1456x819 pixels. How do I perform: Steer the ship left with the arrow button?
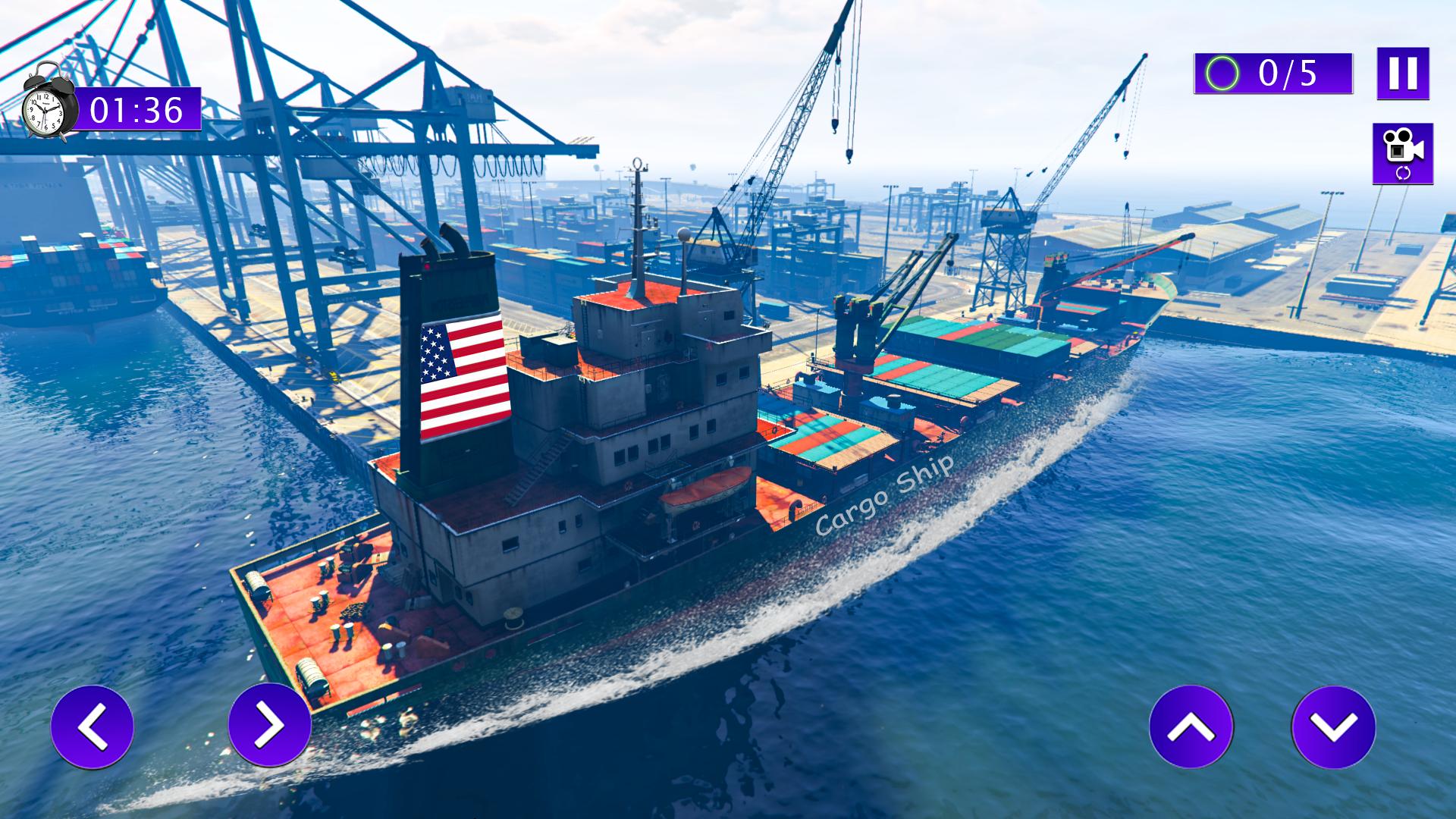93,726
